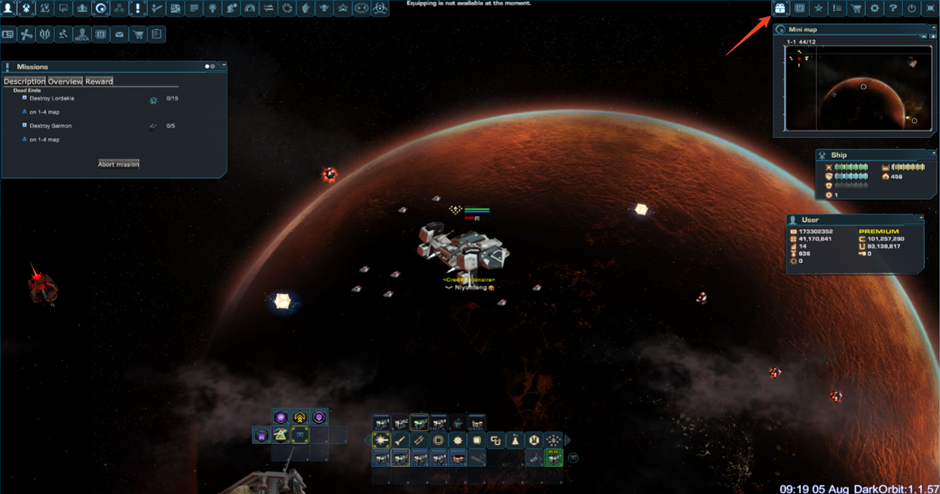Click the power logout button
This screenshot has width=940, height=494.
(912, 8)
